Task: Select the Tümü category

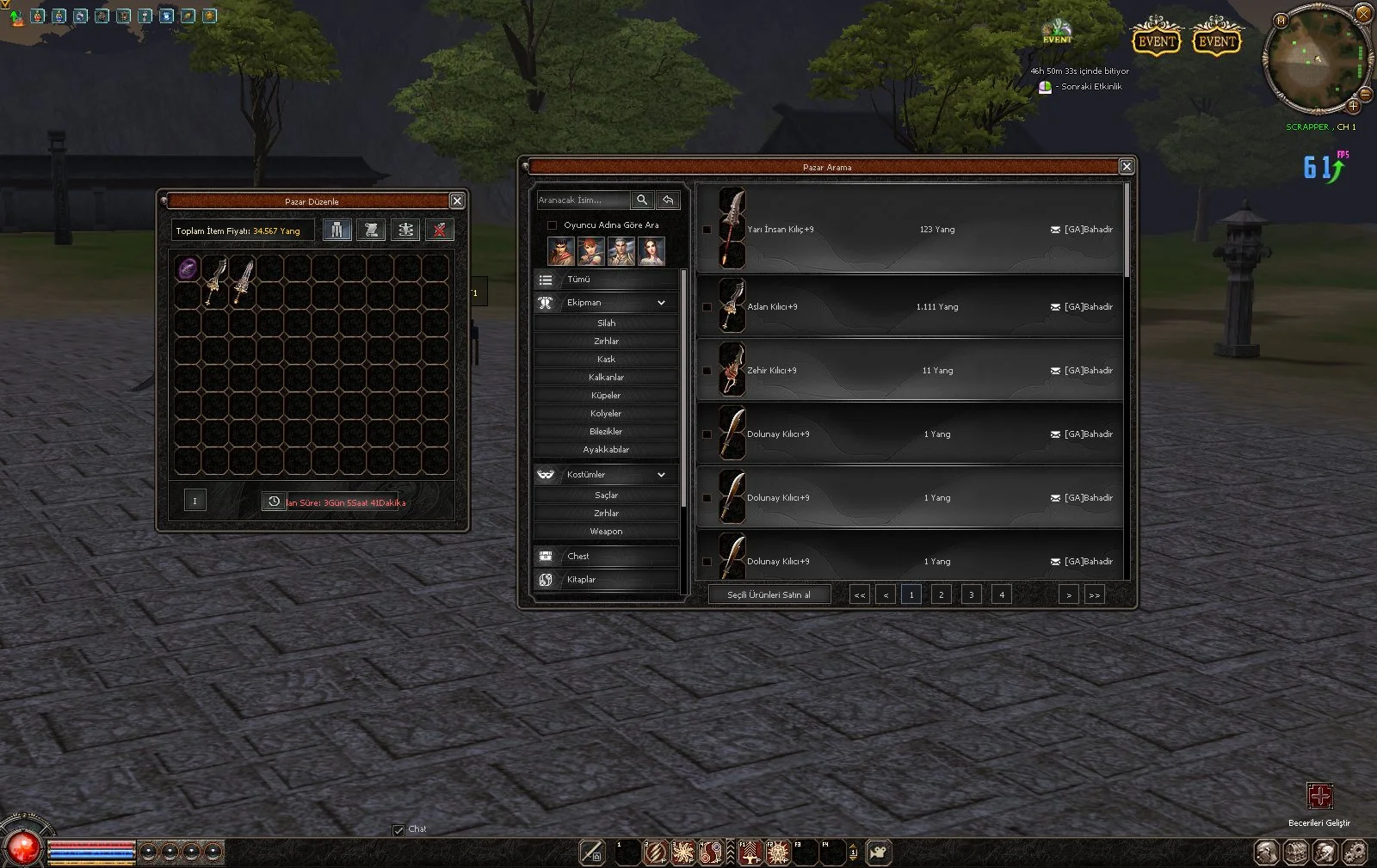Action: point(606,280)
